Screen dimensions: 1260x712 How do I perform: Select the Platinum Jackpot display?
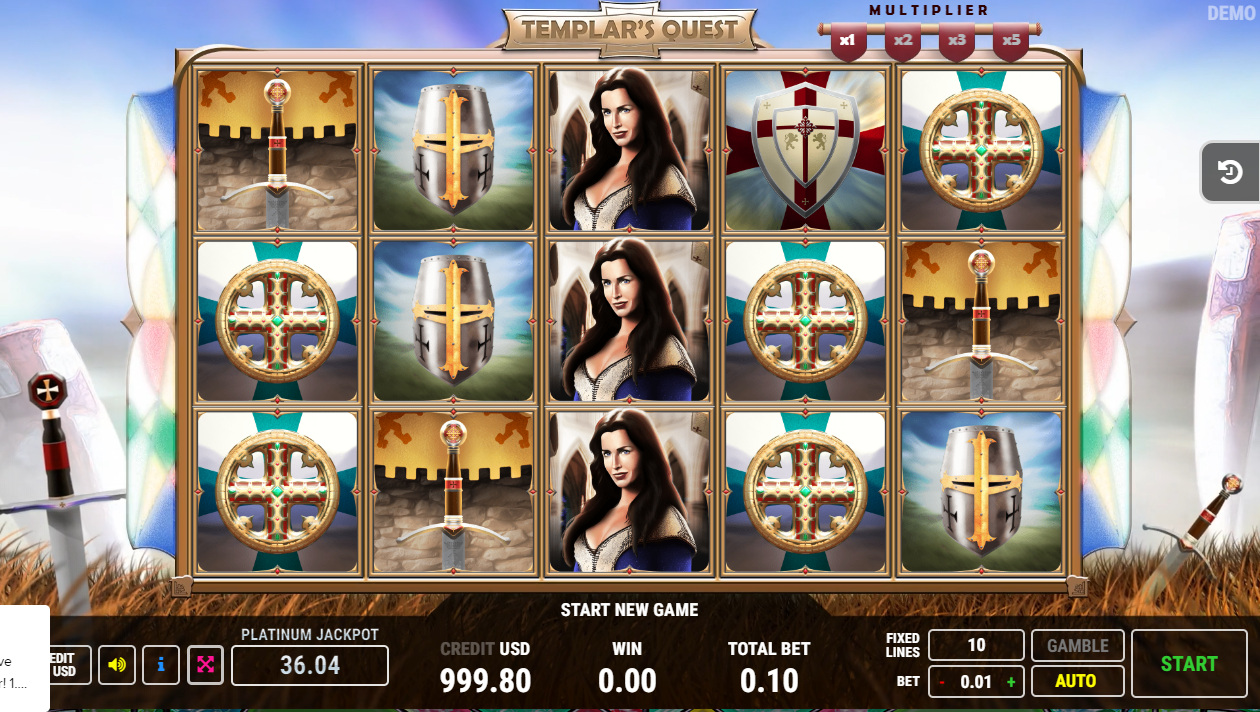(x=309, y=665)
